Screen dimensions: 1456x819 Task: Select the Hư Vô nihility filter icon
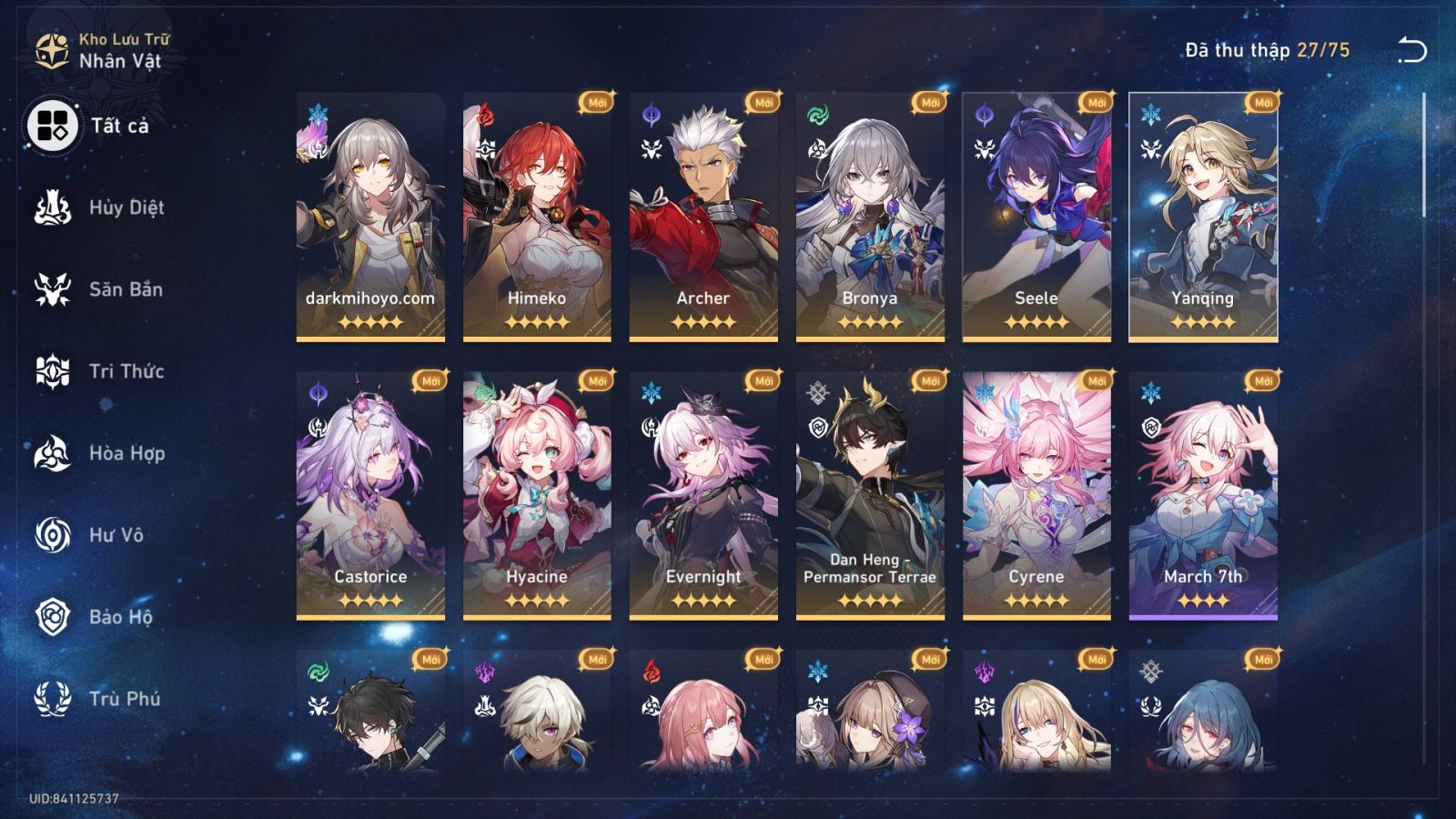pyautogui.click(x=55, y=535)
